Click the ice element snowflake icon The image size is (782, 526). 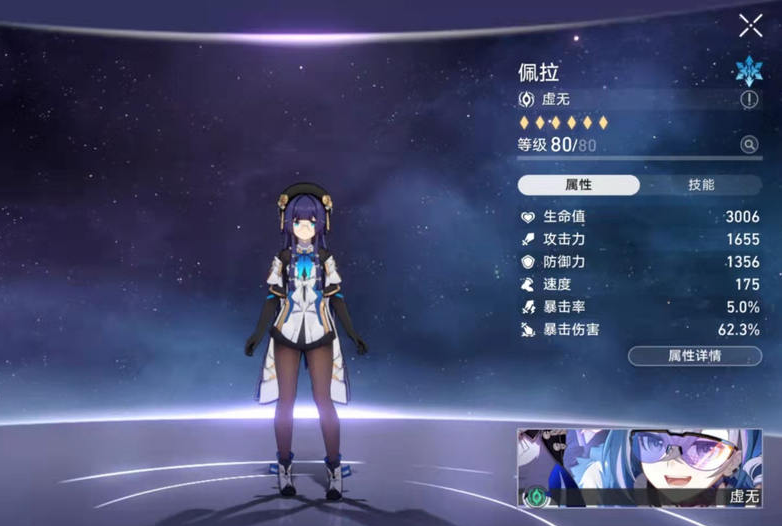click(x=748, y=69)
